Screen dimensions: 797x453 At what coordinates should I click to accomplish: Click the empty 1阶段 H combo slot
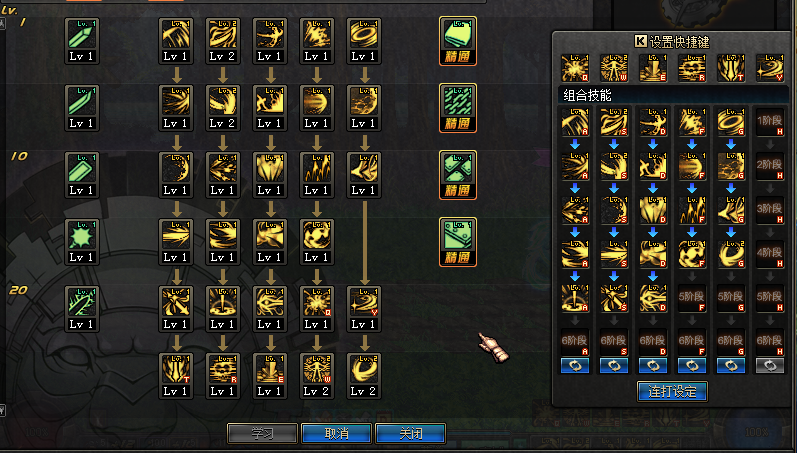pyautogui.click(x=769, y=120)
